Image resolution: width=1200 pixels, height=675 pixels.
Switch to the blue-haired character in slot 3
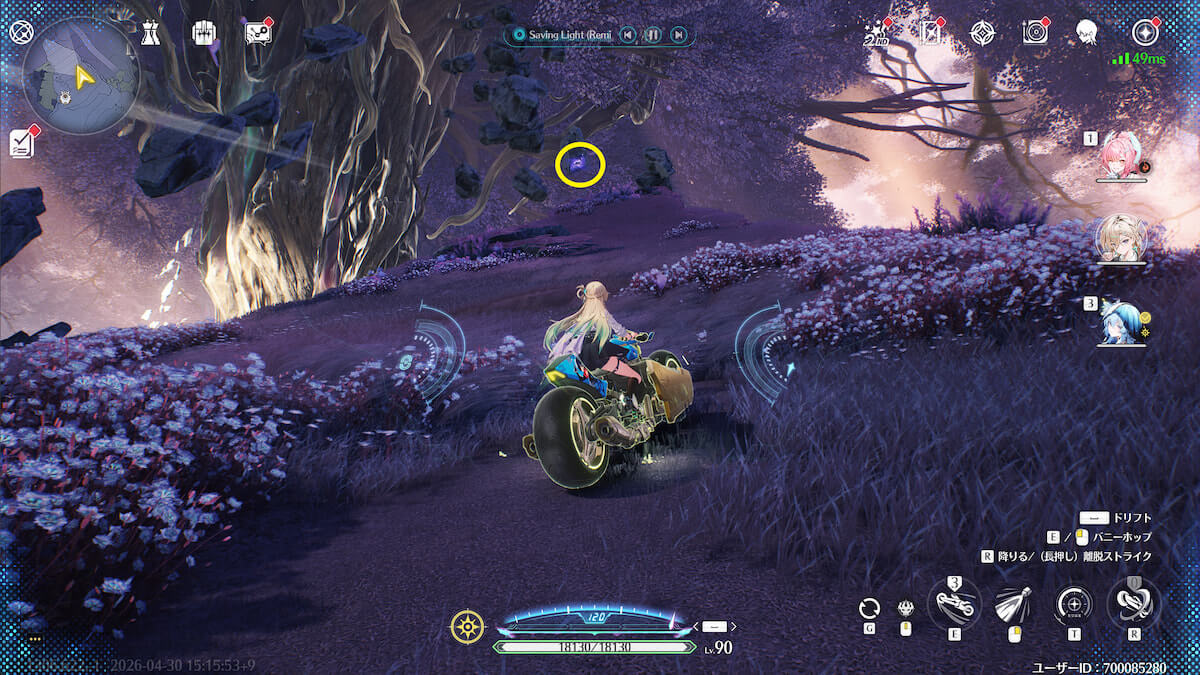click(x=1120, y=320)
